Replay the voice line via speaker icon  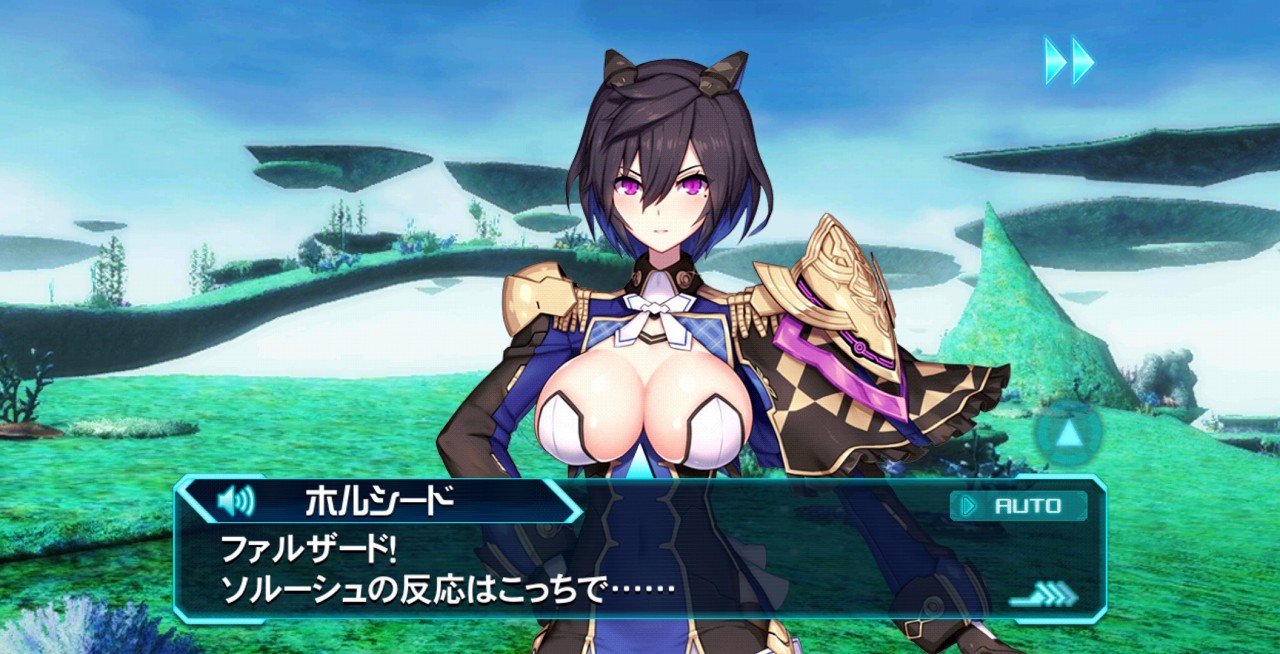pos(236,500)
